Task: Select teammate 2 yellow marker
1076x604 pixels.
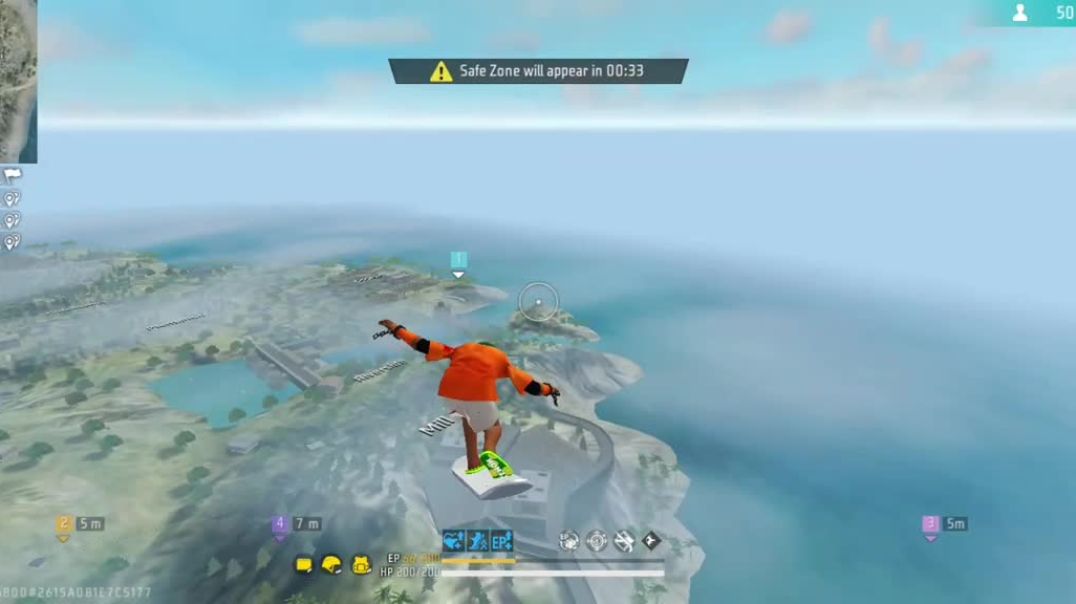Action: pos(64,524)
